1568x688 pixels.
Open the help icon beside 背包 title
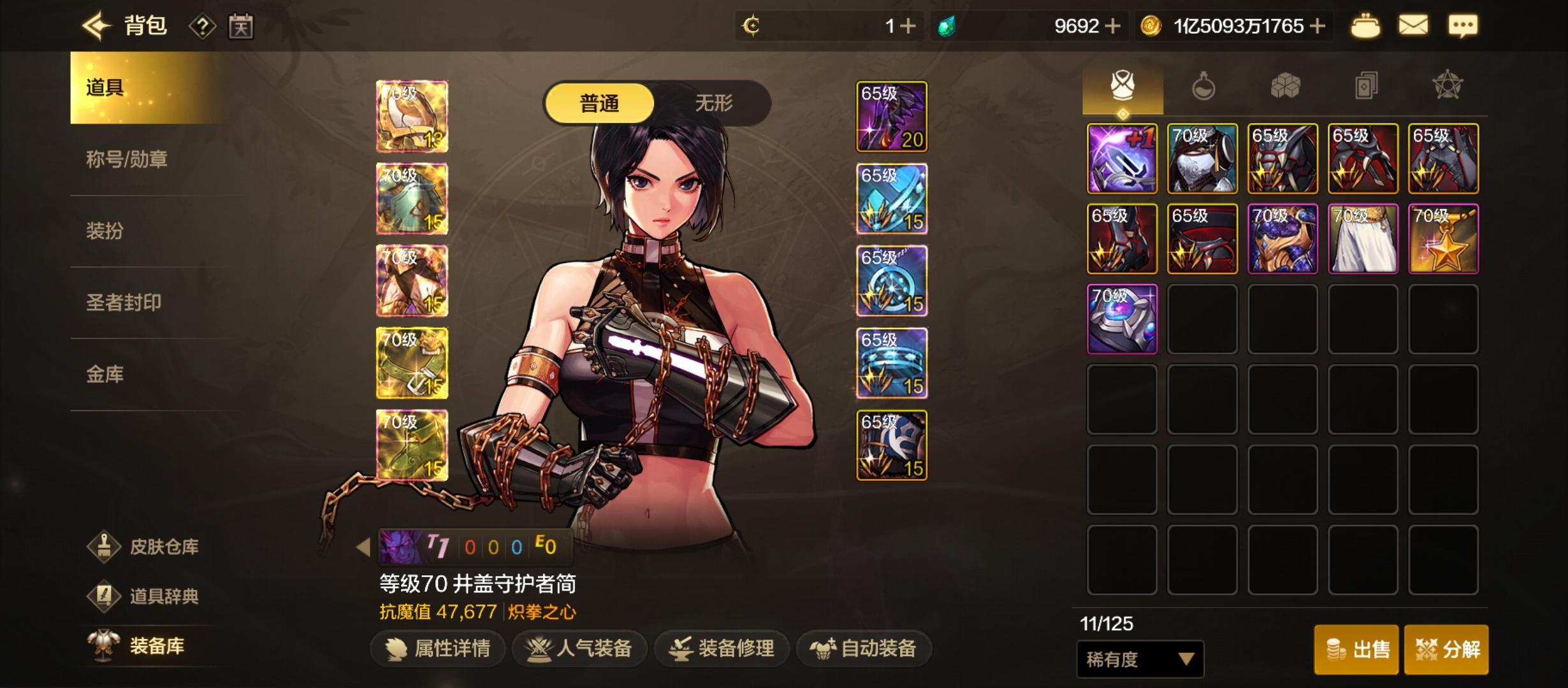pos(201,26)
